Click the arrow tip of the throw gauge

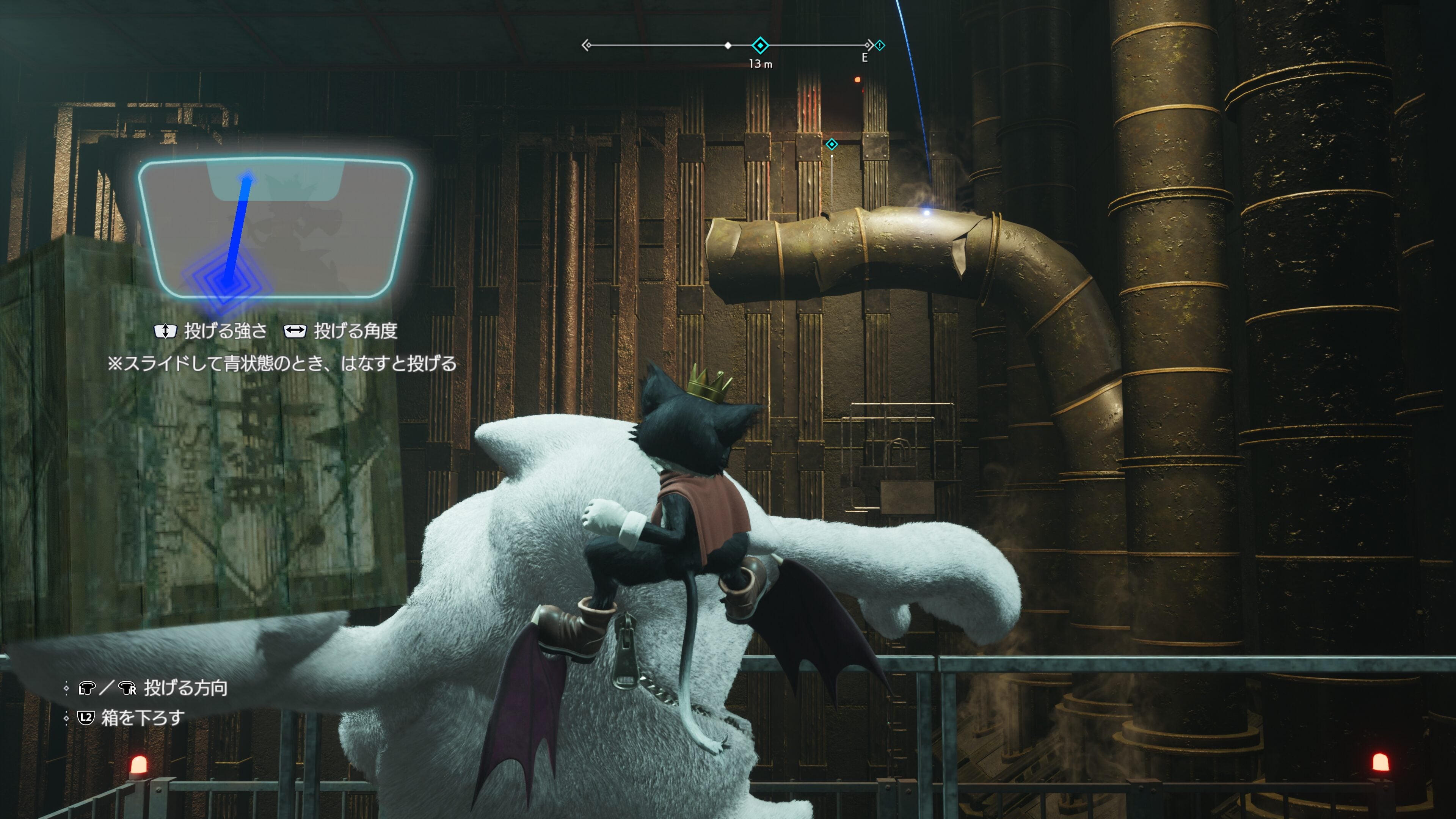tap(248, 178)
